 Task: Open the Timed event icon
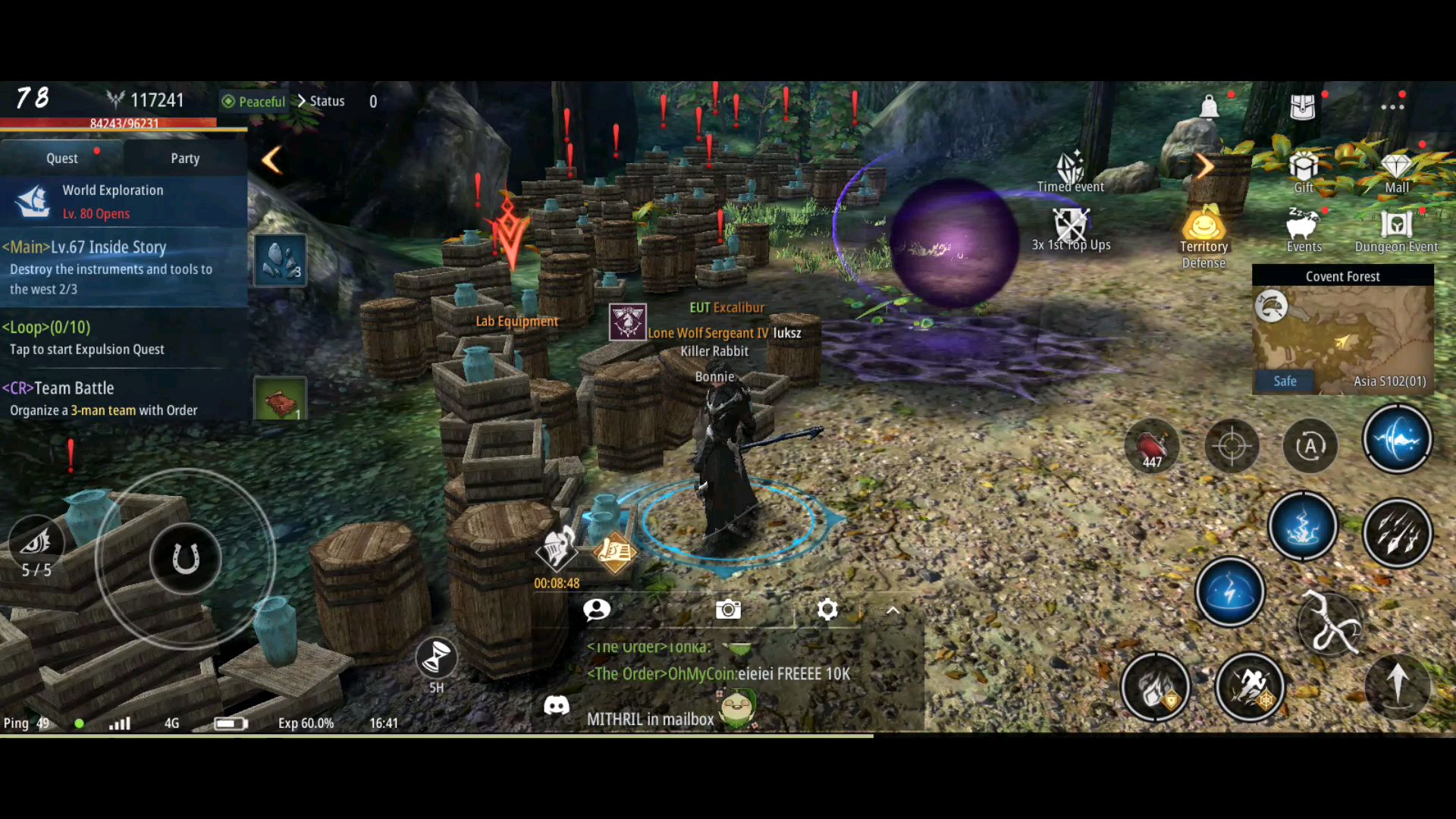tap(1071, 171)
